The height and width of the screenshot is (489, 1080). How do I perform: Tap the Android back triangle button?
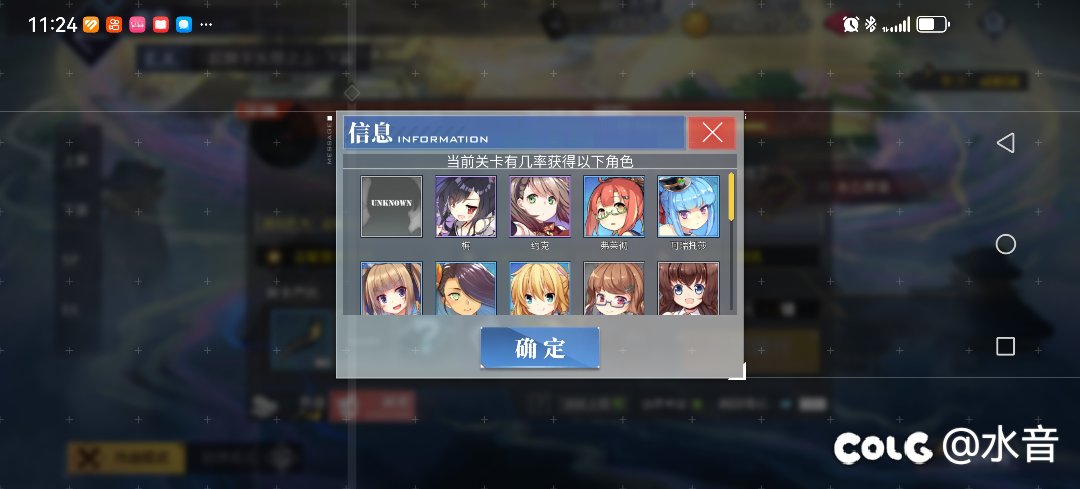[1006, 143]
